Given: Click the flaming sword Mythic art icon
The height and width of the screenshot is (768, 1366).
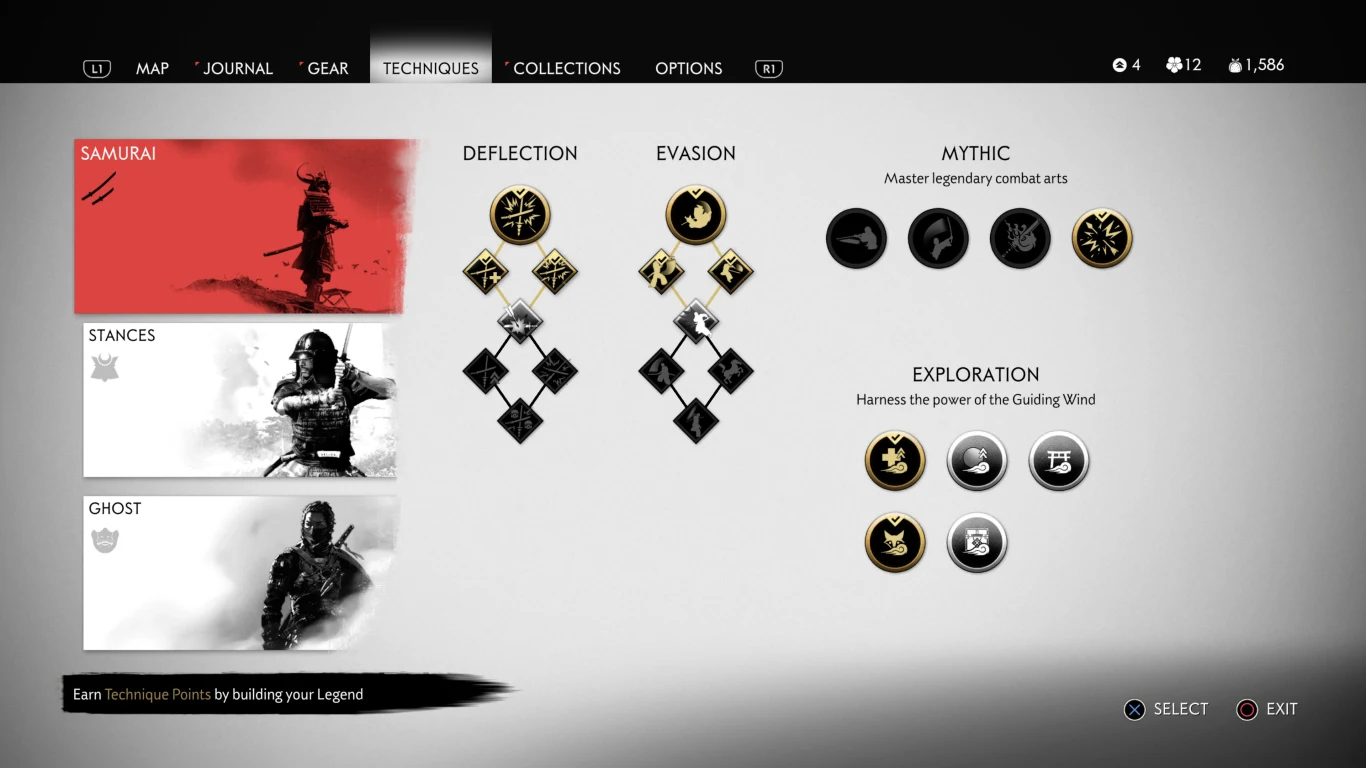Looking at the screenshot, I should [x=1020, y=238].
